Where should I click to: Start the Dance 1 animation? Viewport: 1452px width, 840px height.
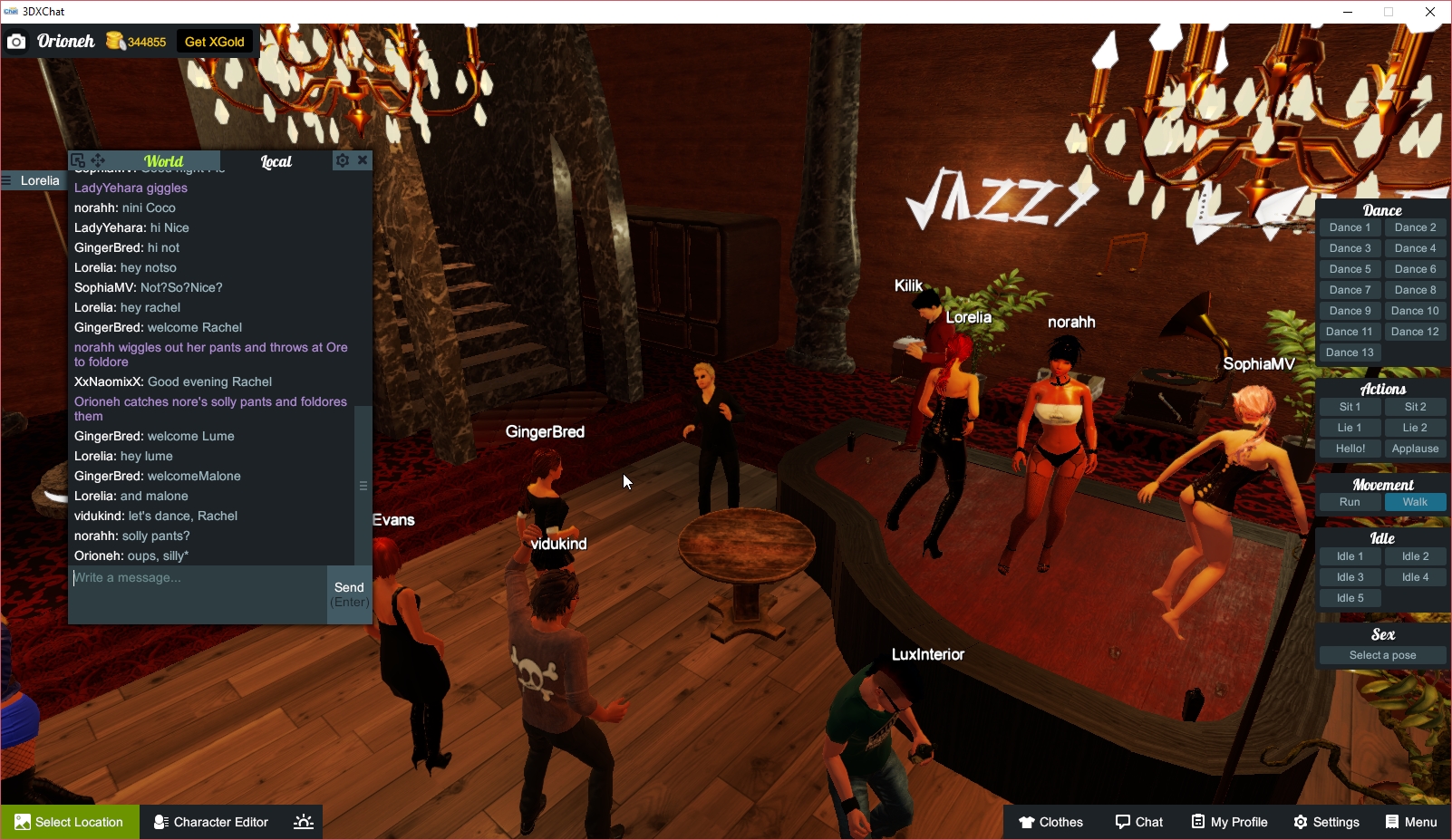point(1350,227)
